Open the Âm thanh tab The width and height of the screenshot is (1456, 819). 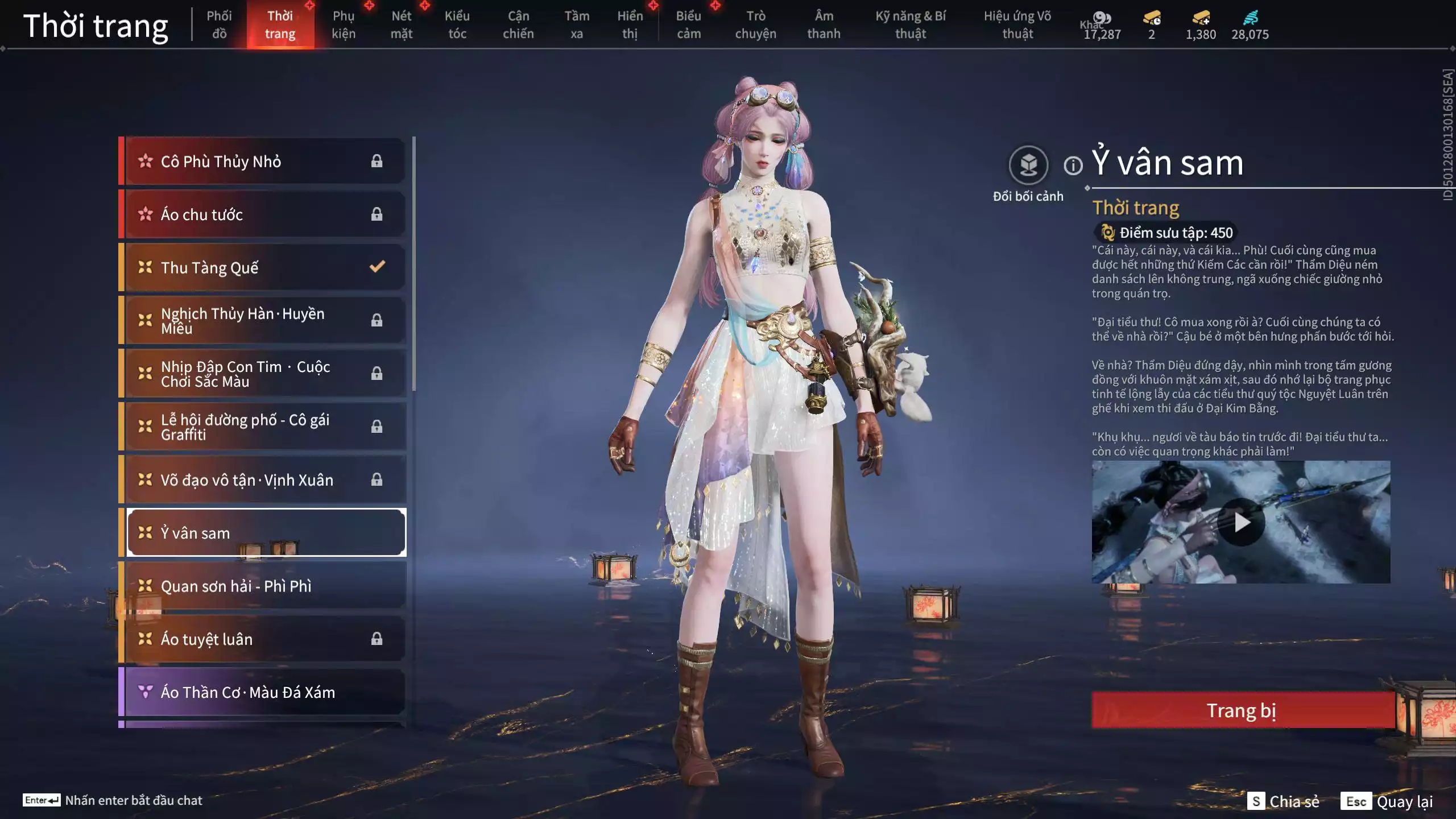[x=824, y=25]
